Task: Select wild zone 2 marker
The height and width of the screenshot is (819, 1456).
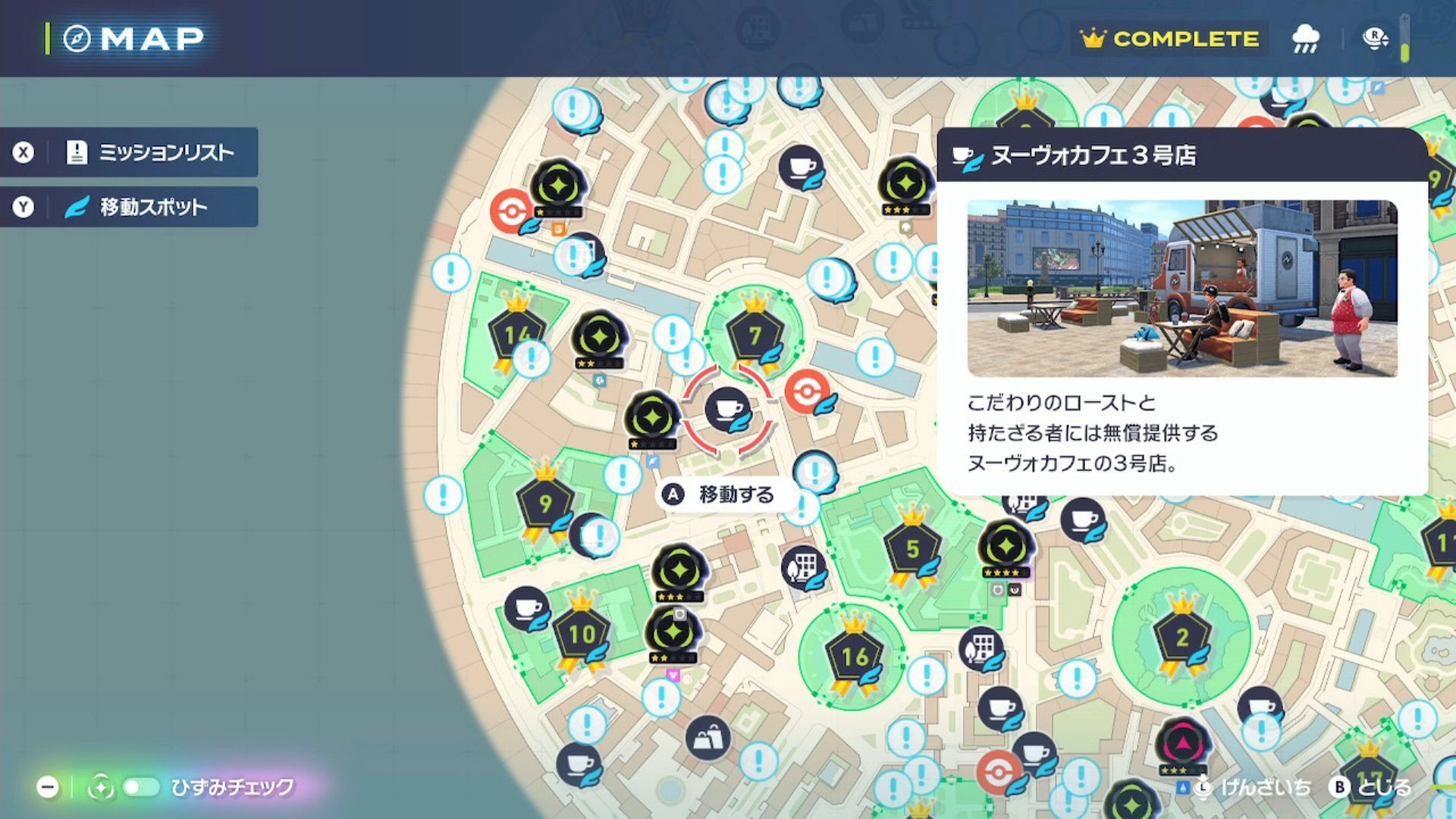Action: pos(1181,638)
